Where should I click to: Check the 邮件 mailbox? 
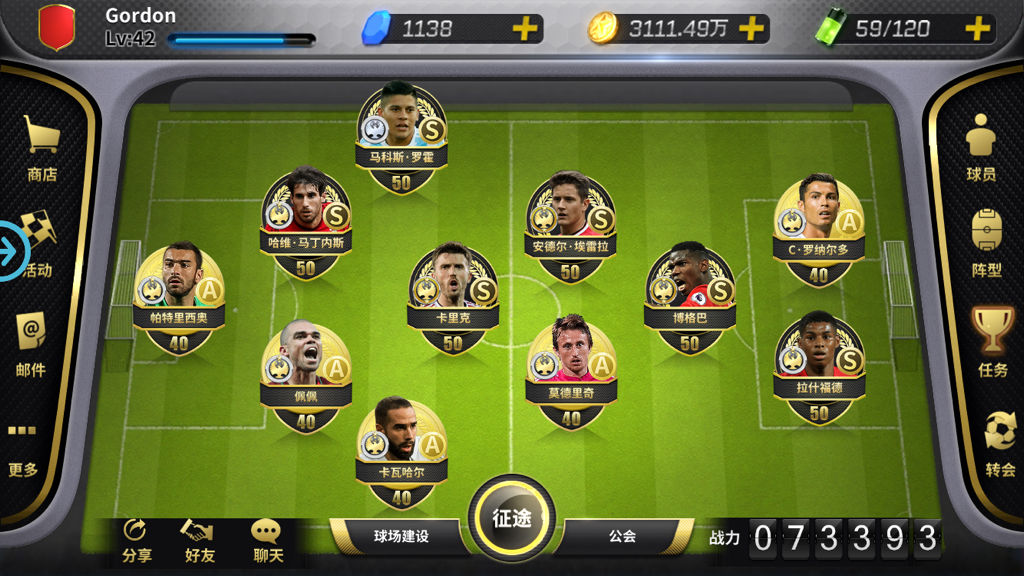pos(31,344)
